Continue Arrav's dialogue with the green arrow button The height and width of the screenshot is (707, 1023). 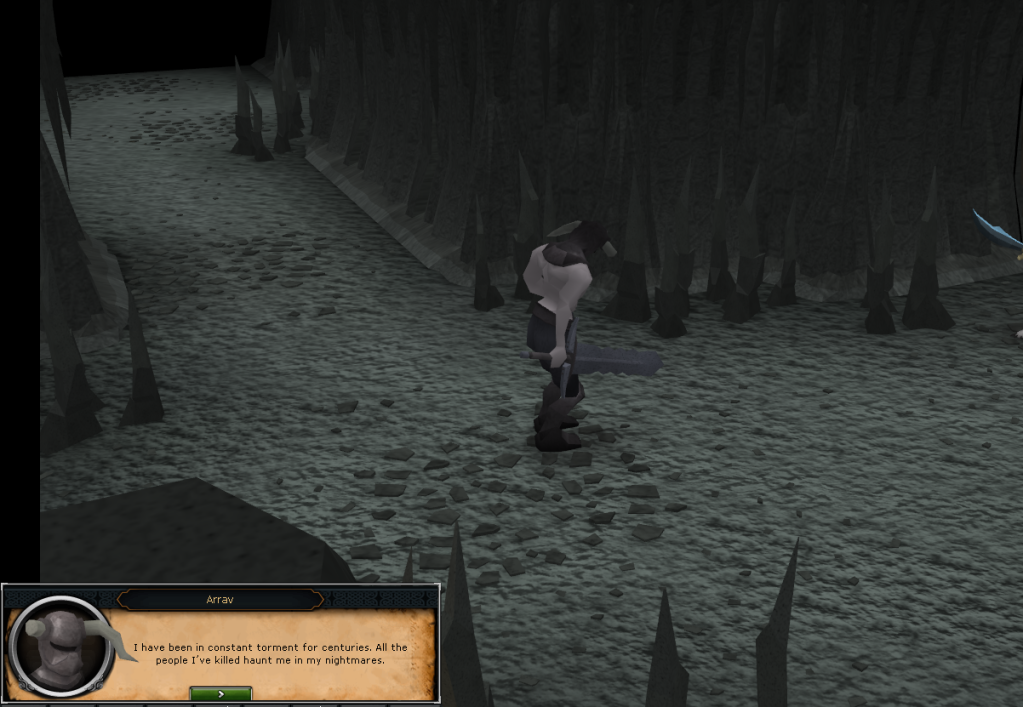tap(220, 692)
